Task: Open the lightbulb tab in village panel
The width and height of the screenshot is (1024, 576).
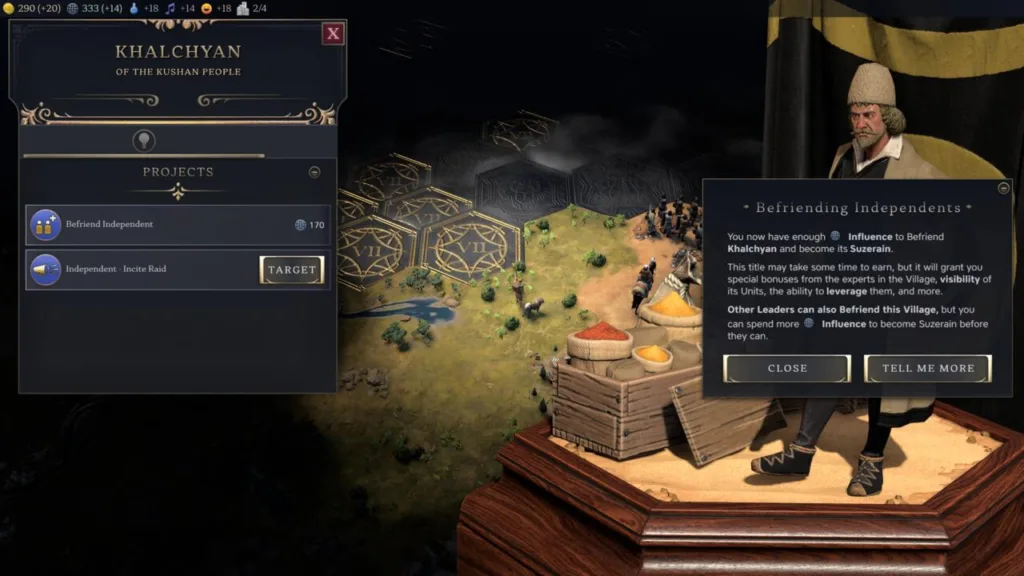Action: point(144,141)
